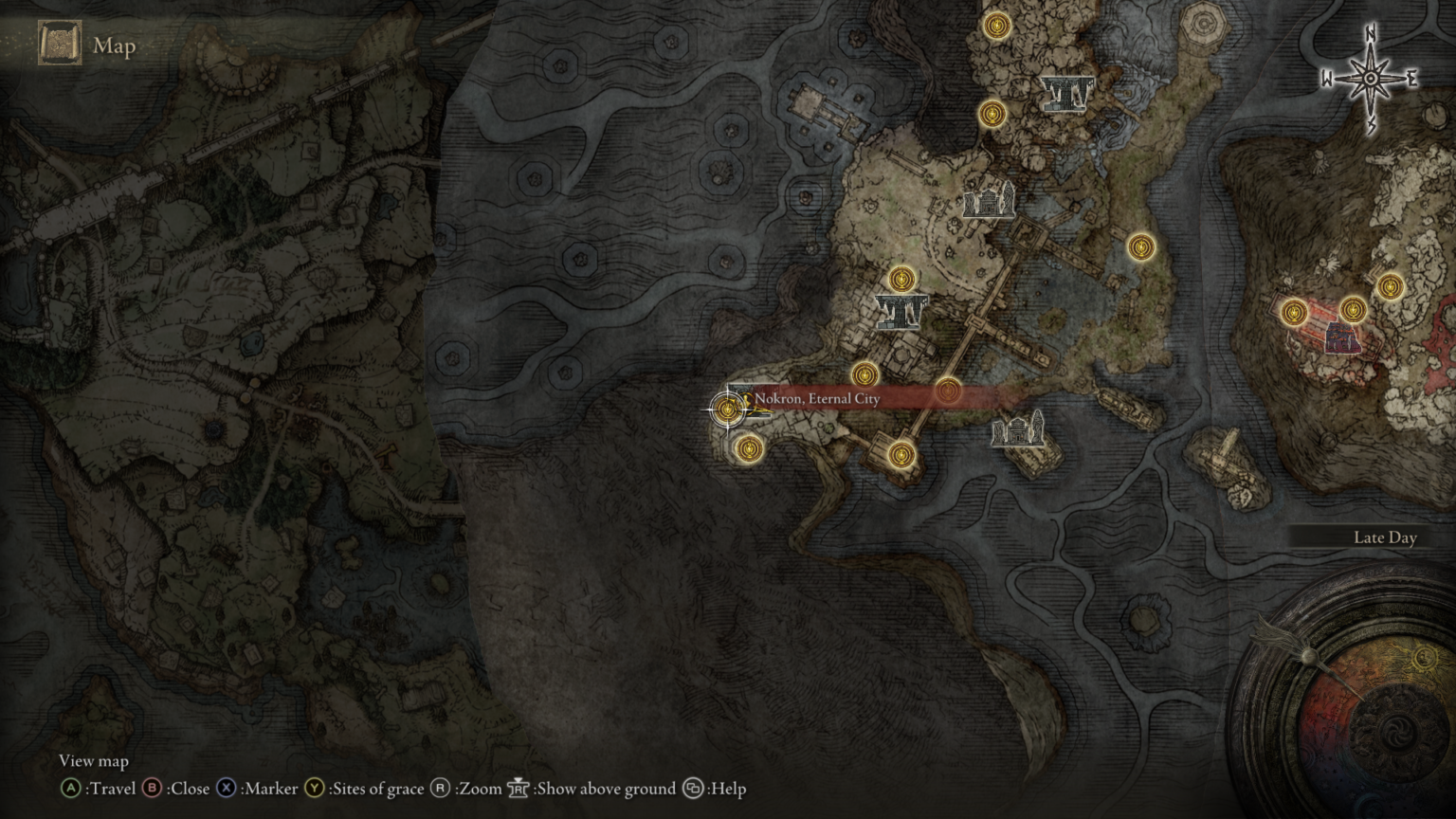1456x819 pixels.
Task: Click the "View map" label
Action: click(92, 761)
